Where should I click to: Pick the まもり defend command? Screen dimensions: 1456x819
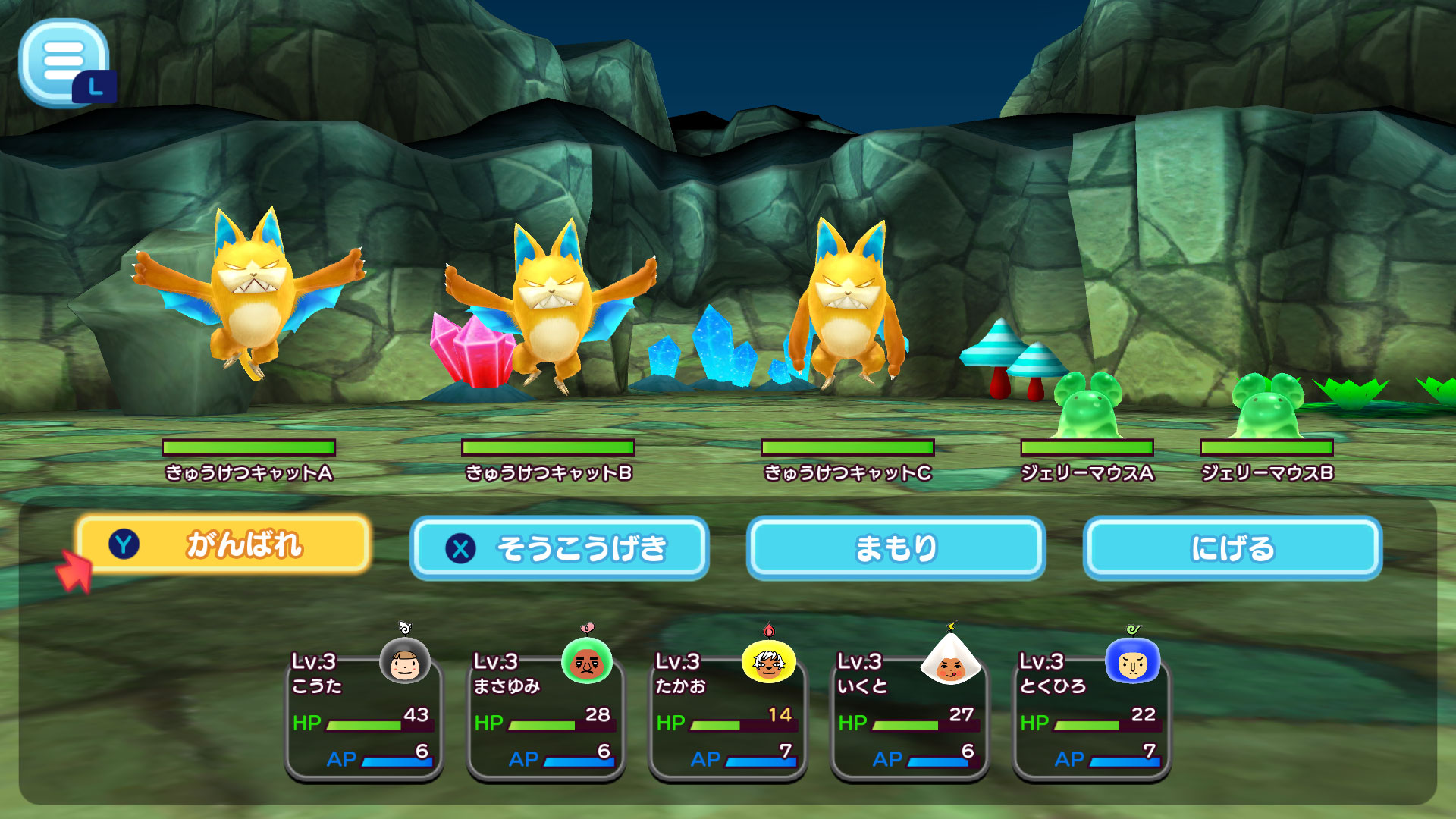[896, 548]
